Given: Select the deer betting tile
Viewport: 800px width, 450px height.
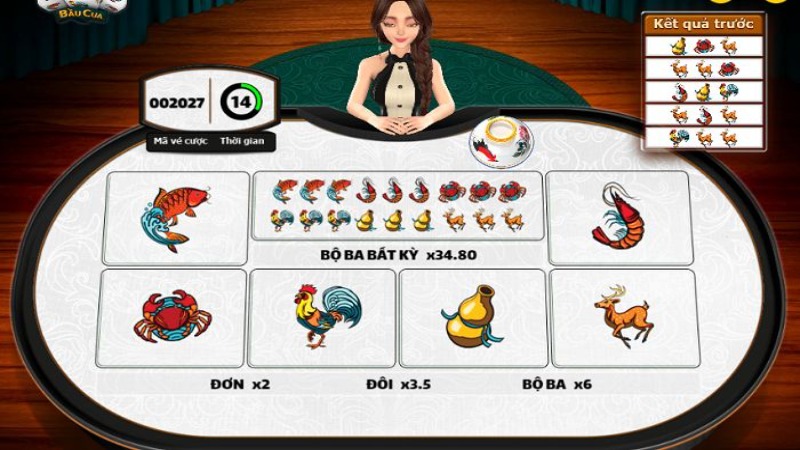Looking at the screenshot, I should [x=622, y=317].
